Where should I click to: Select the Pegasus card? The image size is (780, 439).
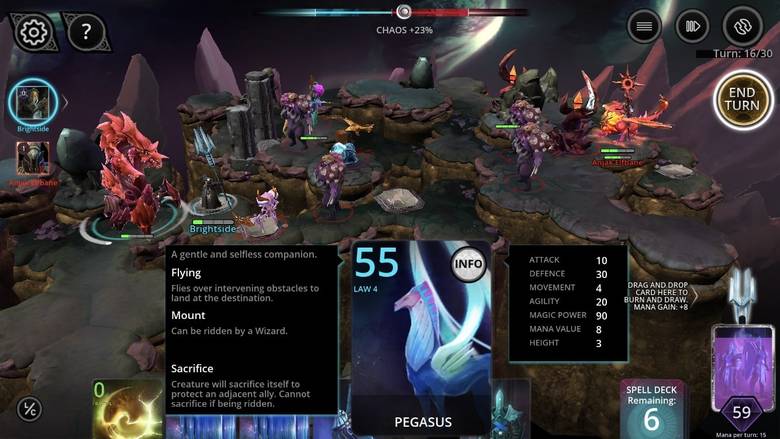(x=421, y=340)
